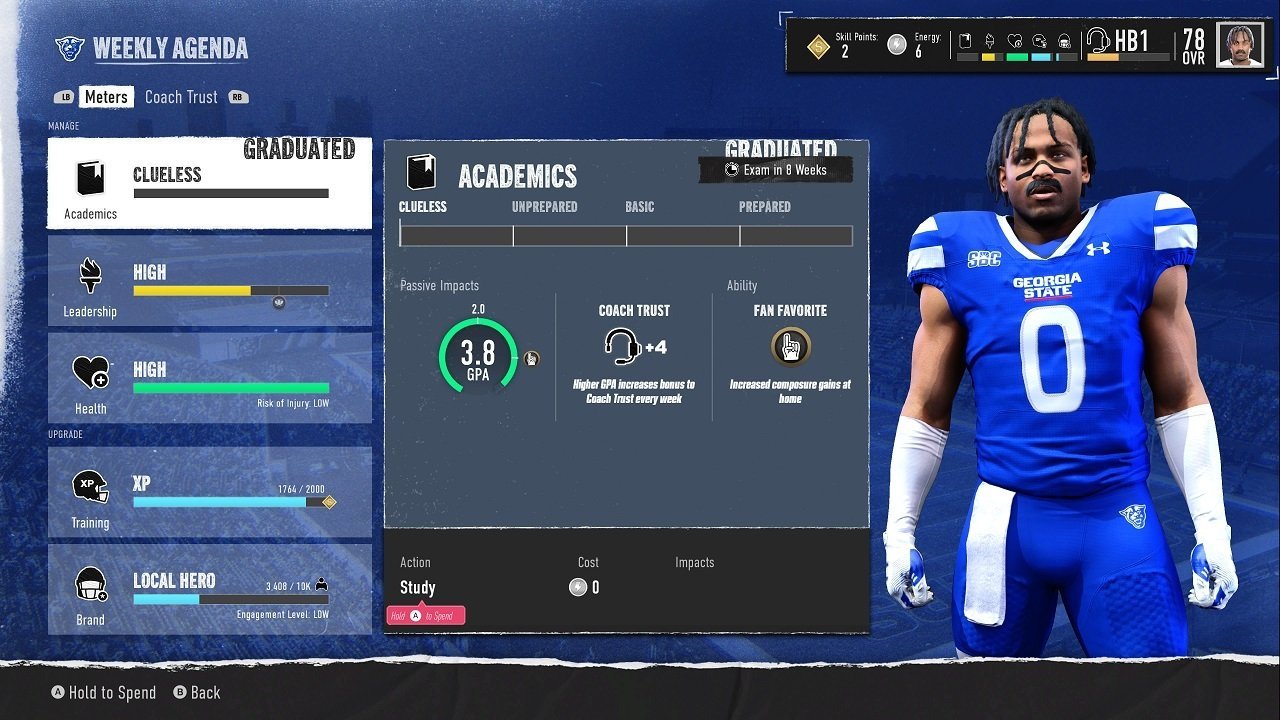Open the Health meter card
1280x720 pixels.
point(209,379)
